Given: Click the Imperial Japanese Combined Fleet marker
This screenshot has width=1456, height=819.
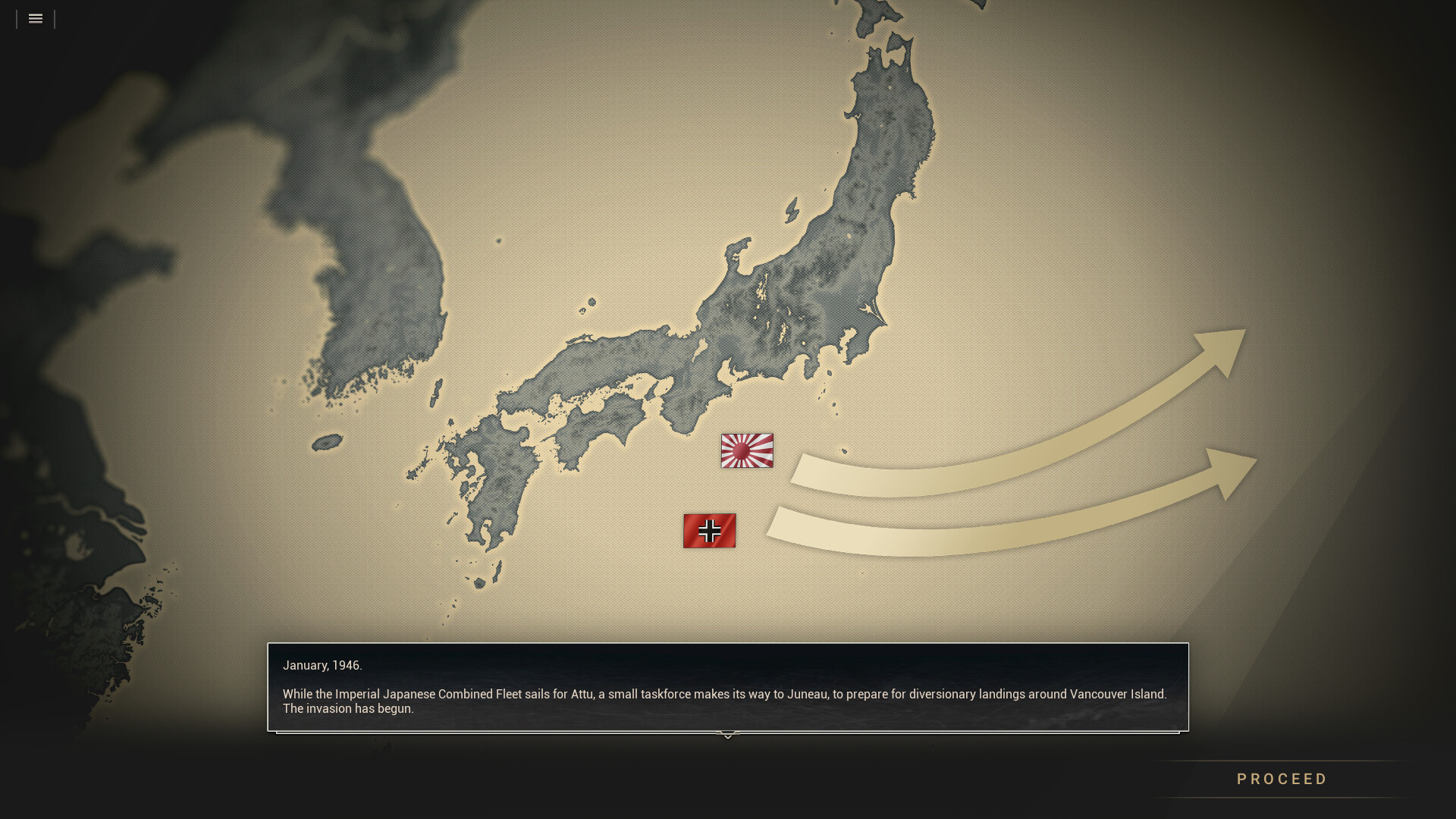Looking at the screenshot, I should pos(747,451).
